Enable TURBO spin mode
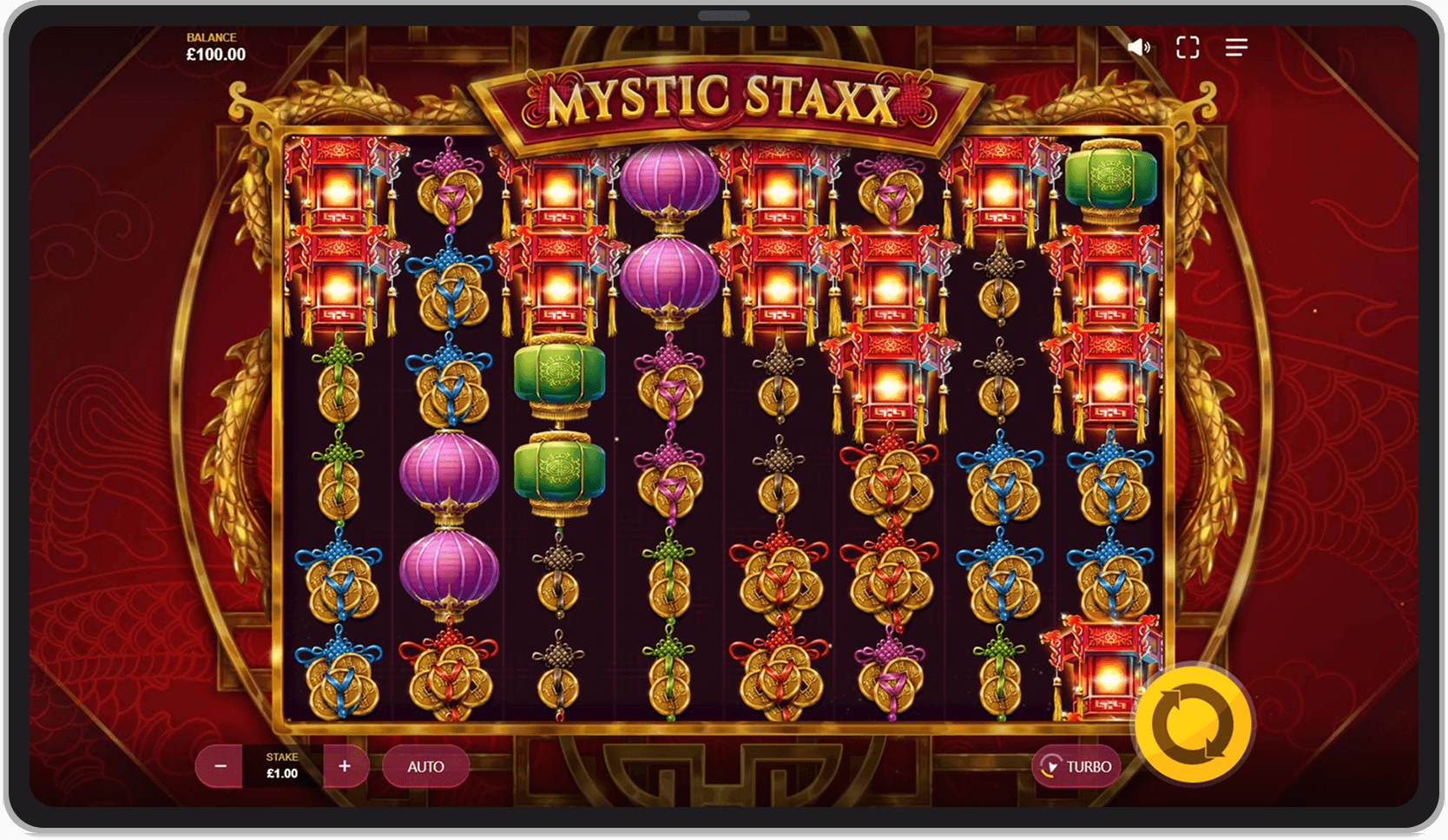This screenshot has height=840, width=1448. pos(1076,766)
